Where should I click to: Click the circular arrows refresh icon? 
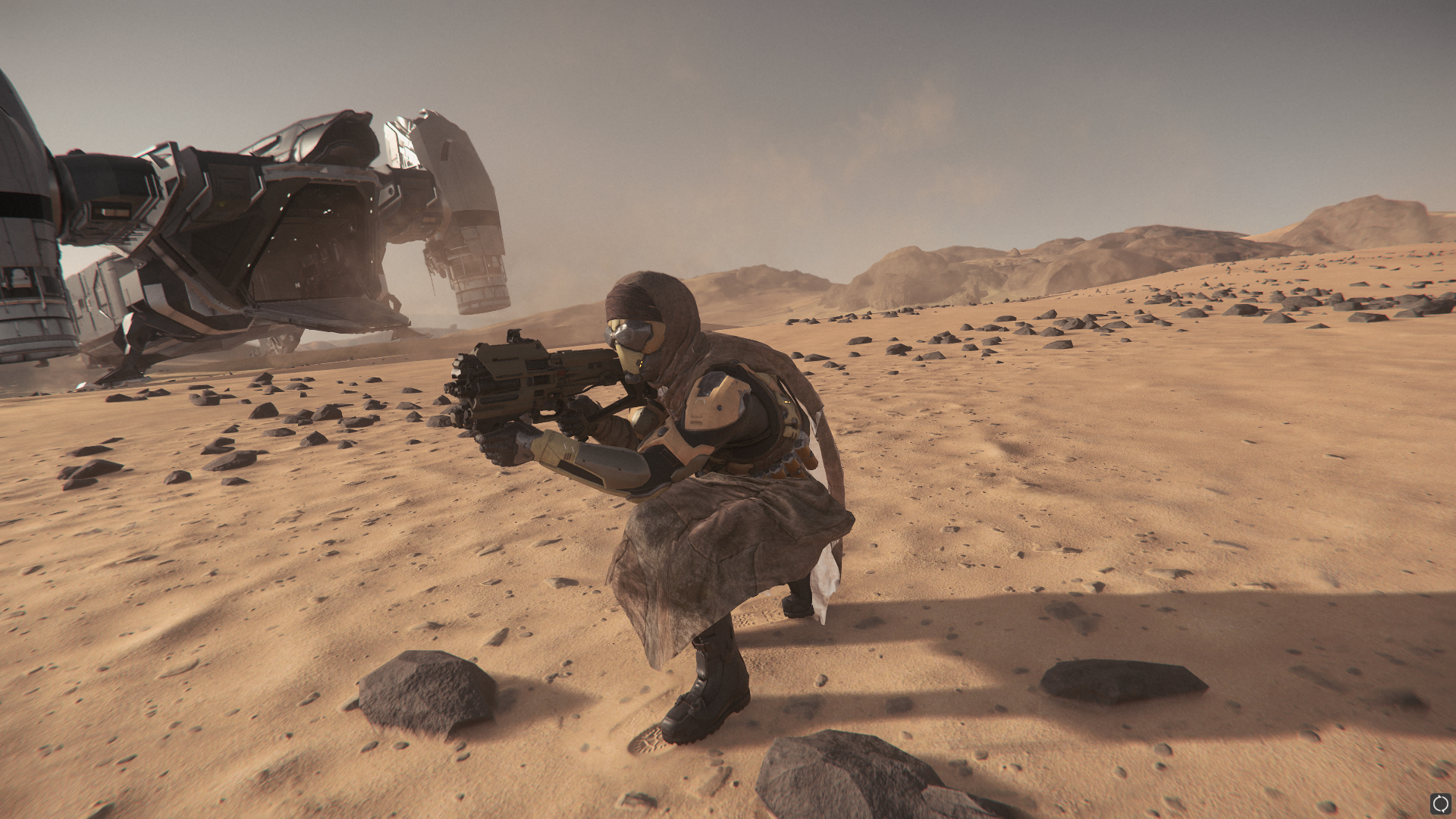click(1439, 802)
